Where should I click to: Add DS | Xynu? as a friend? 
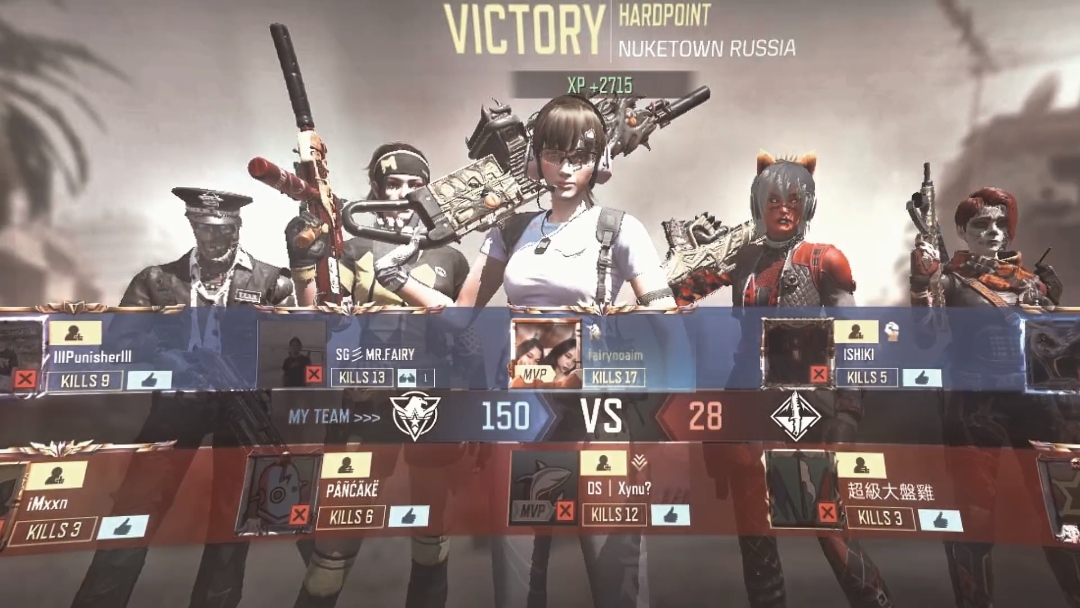tap(603, 463)
